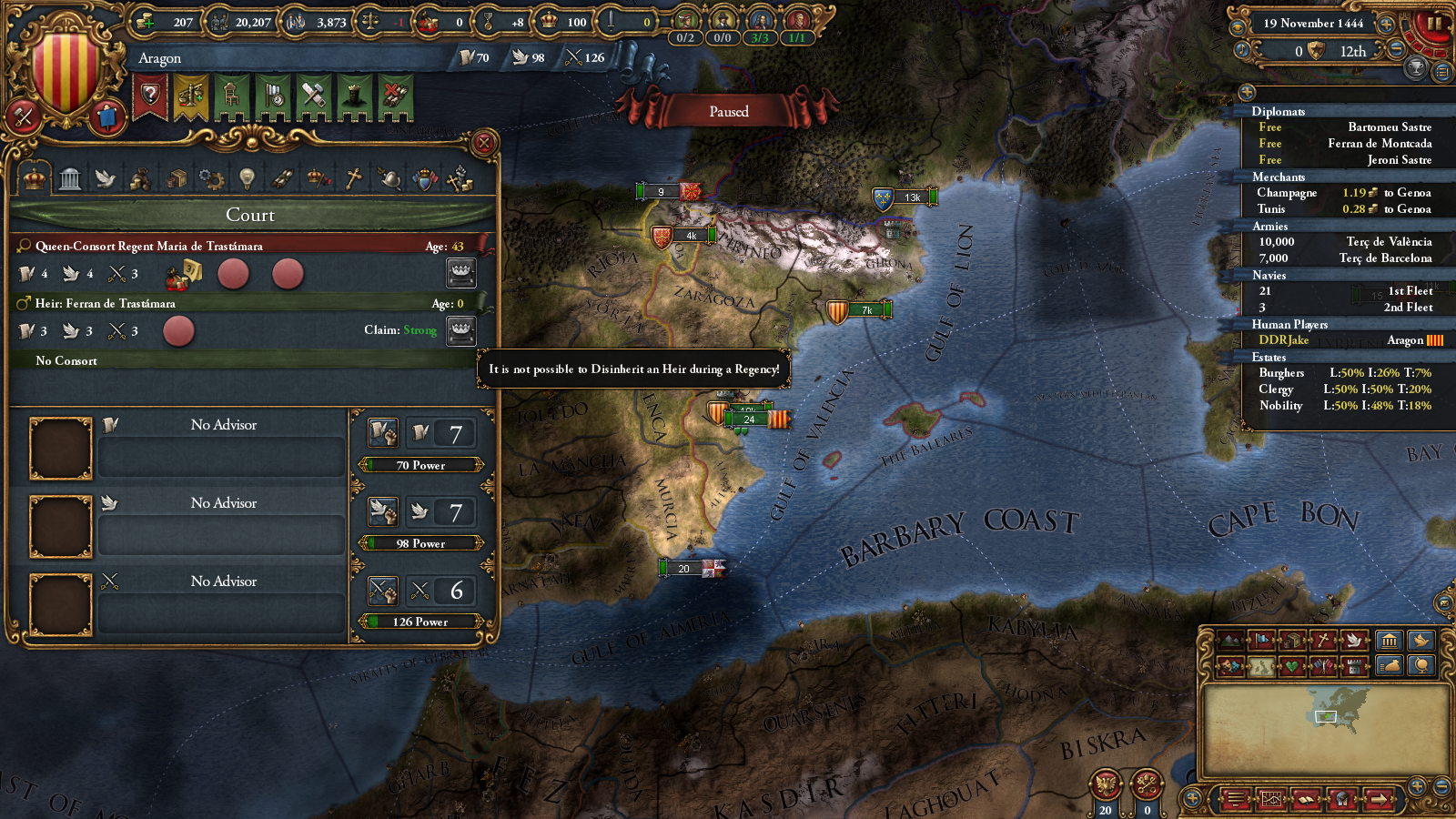Screen dimensions: 1456x819
Task: Open the Economy tab with the money bags icon
Action: pyautogui.click(x=140, y=178)
